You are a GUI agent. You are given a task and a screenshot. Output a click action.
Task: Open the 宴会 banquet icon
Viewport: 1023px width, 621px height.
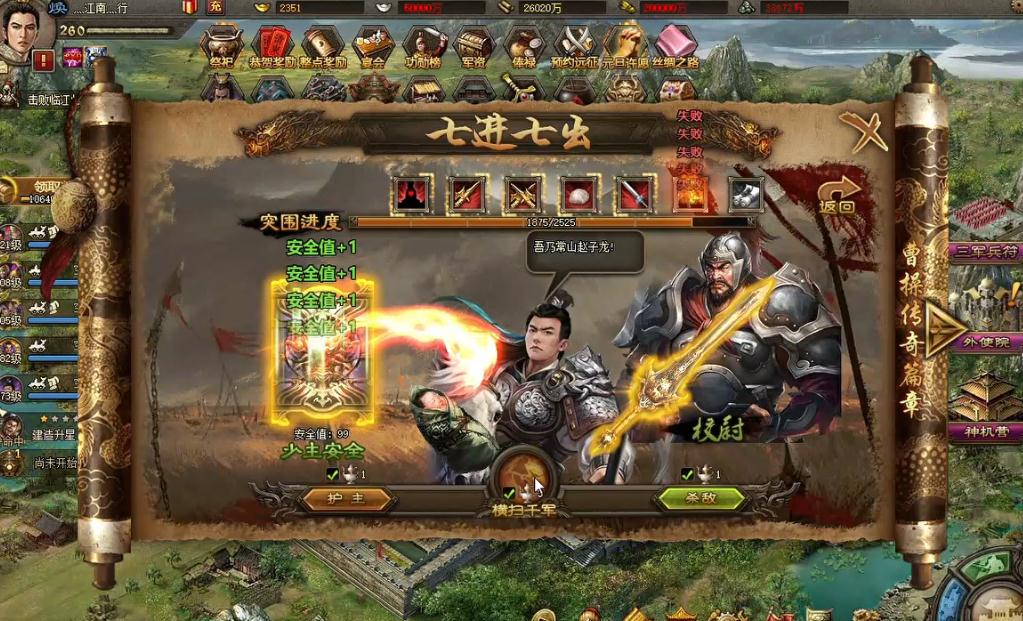374,46
